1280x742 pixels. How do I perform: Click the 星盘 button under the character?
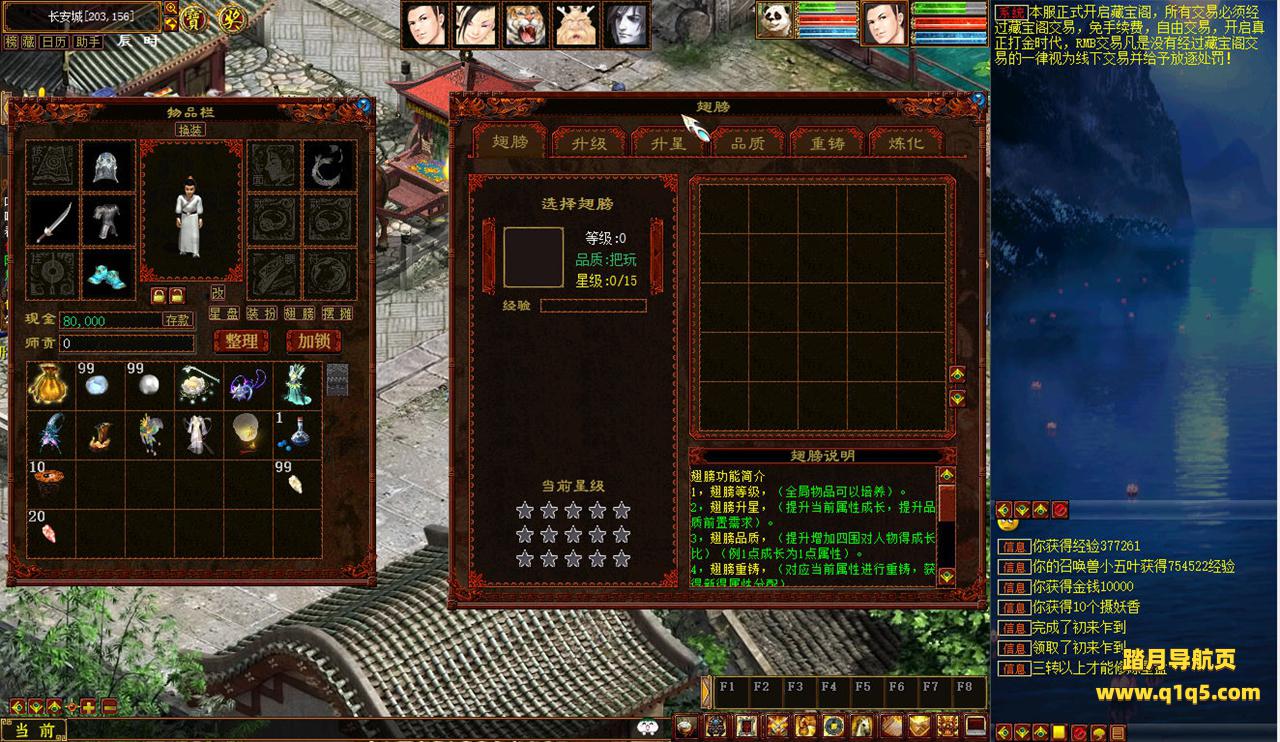tap(224, 313)
